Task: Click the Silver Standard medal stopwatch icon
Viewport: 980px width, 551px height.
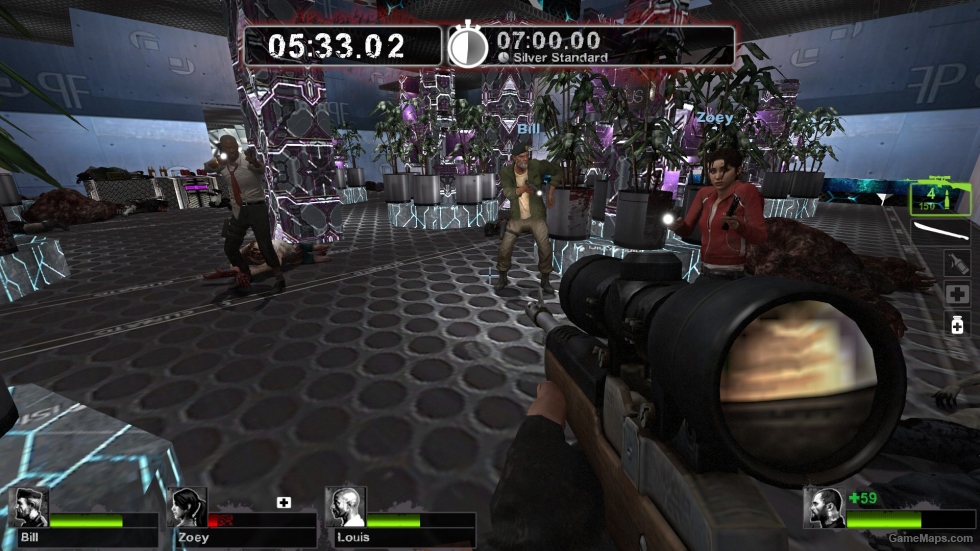Action: (467, 46)
